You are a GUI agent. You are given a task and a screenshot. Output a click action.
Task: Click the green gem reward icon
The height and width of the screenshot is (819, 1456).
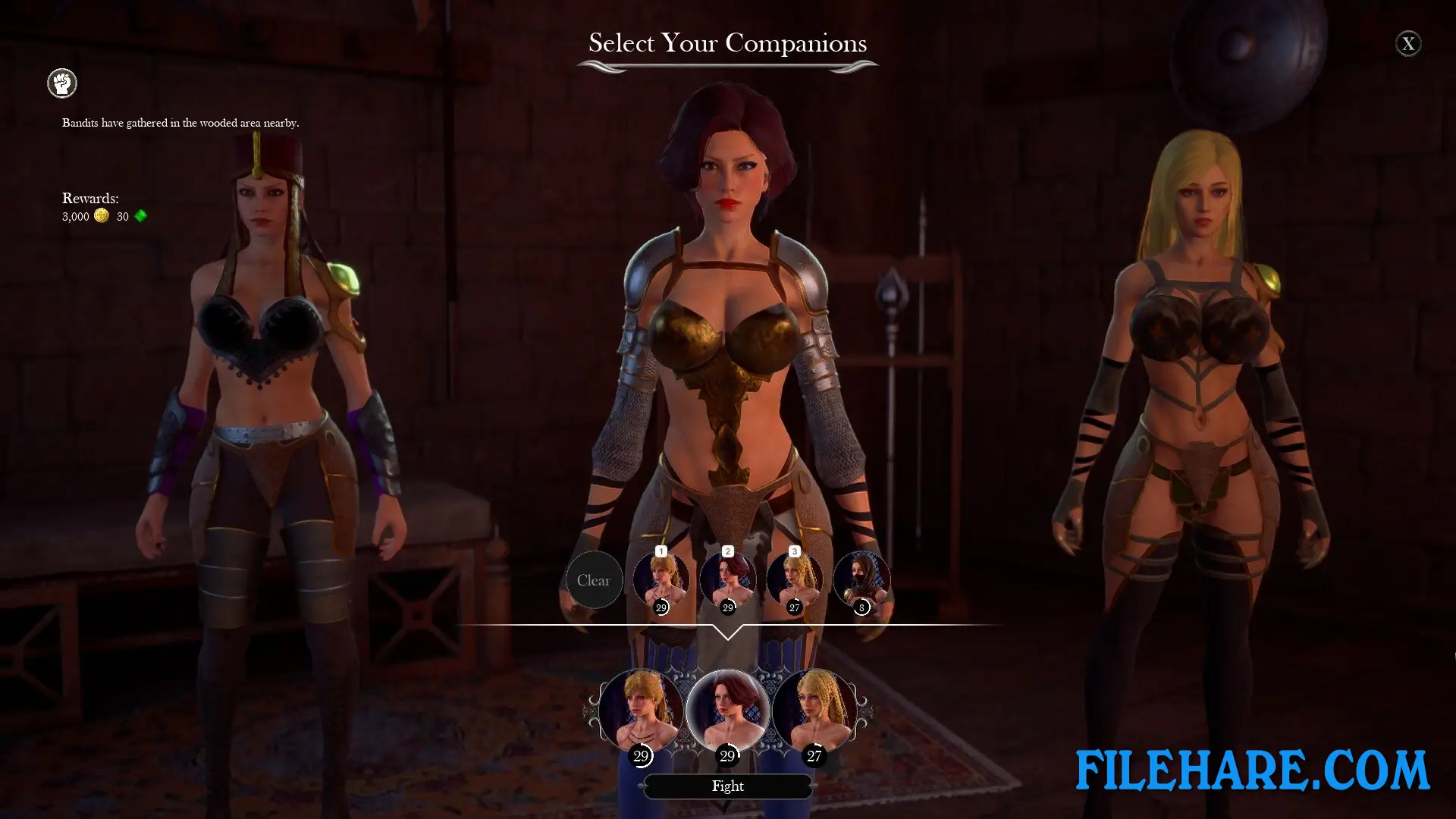tap(140, 215)
